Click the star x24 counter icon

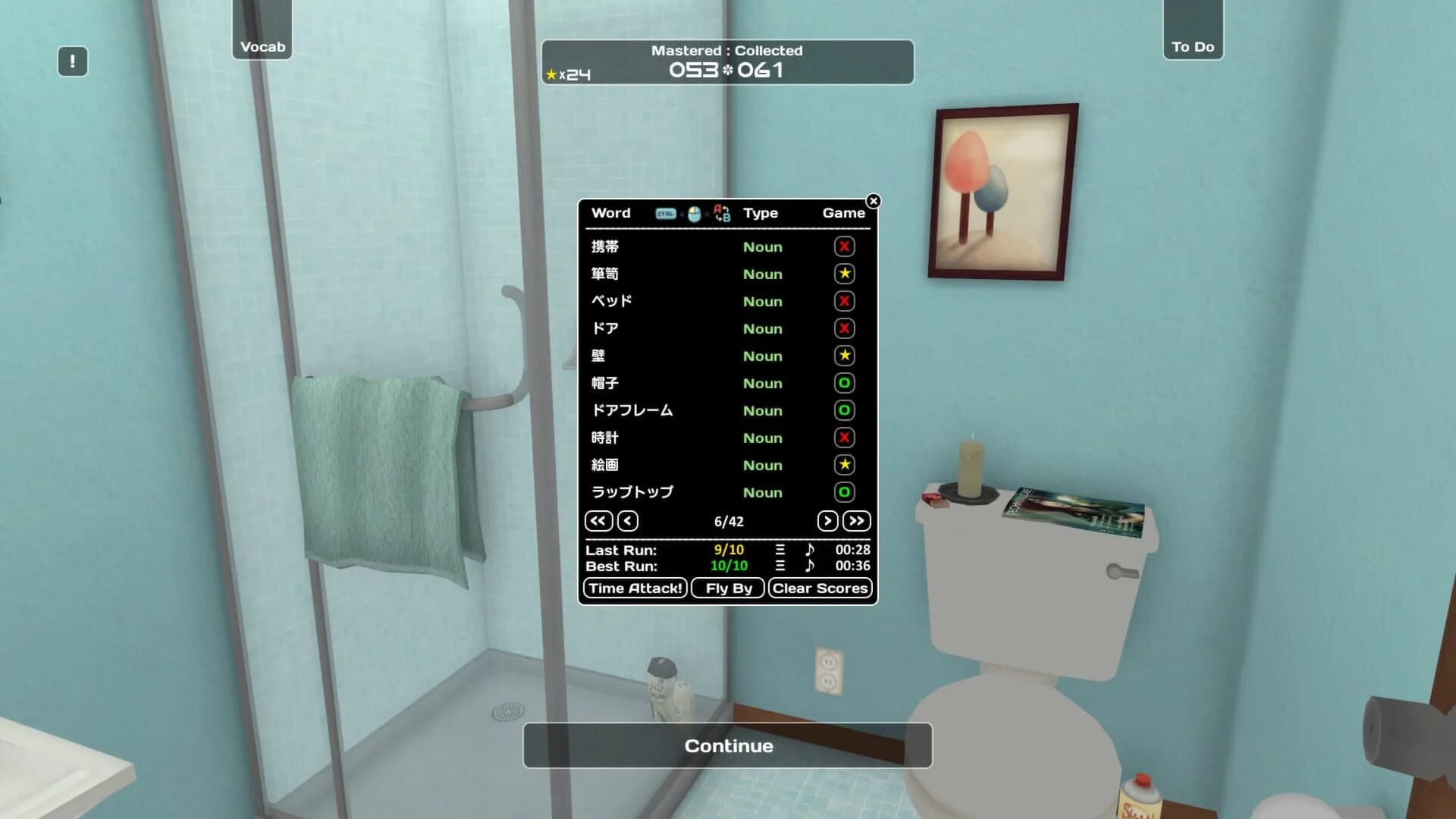point(565,74)
